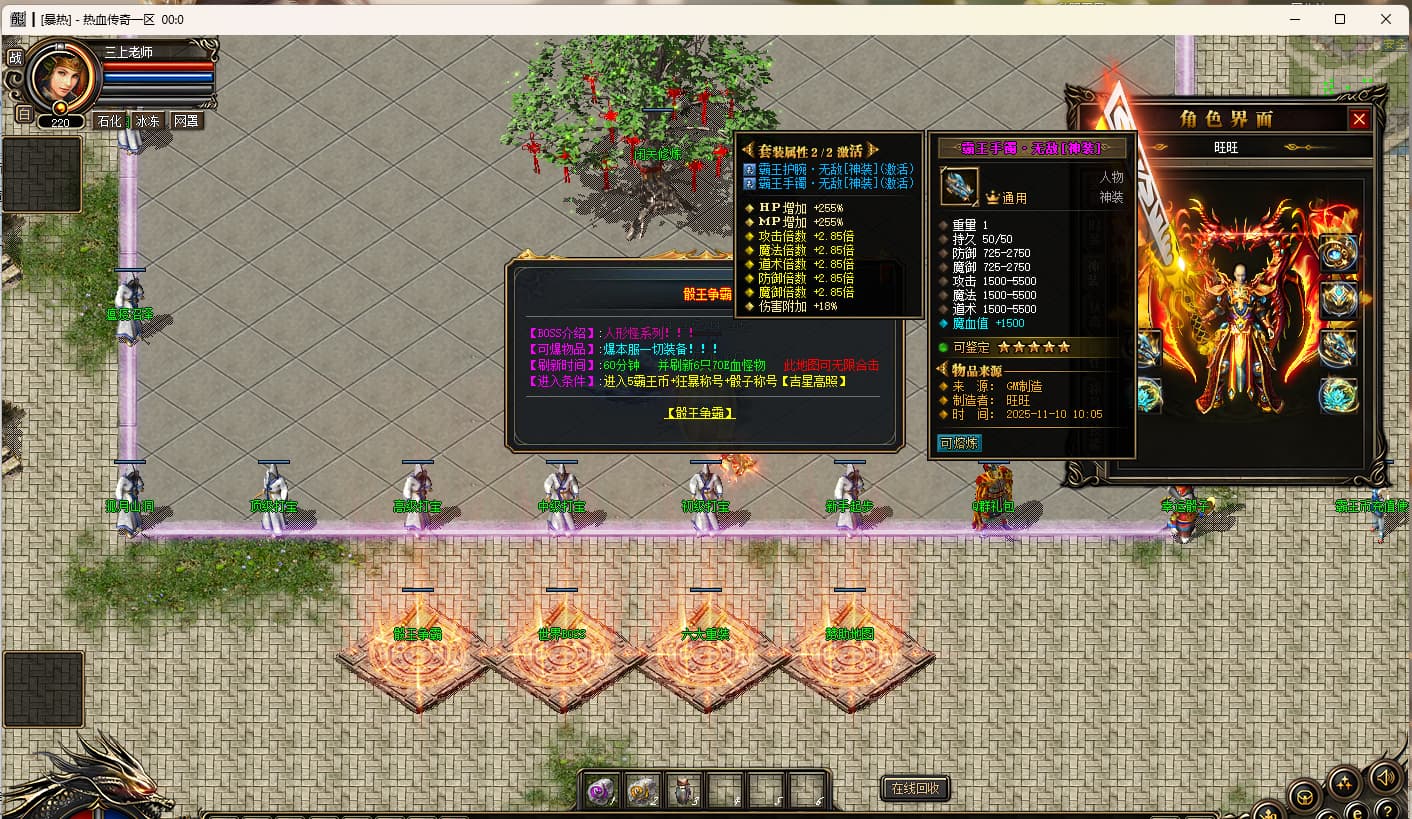
Task: Click the 可熔炼 tag in item tooltip
Action: point(958,442)
